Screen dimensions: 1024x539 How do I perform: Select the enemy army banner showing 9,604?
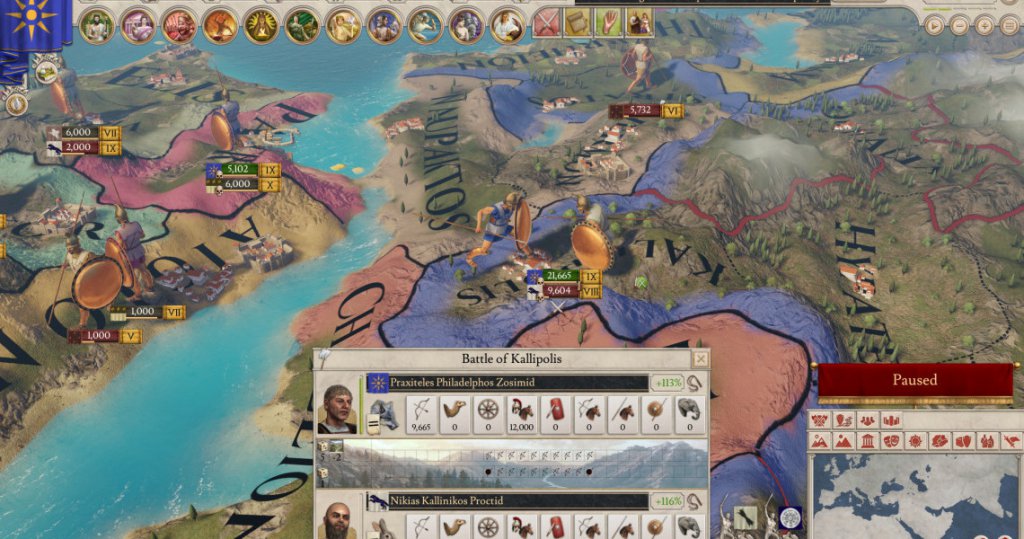tap(559, 291)
